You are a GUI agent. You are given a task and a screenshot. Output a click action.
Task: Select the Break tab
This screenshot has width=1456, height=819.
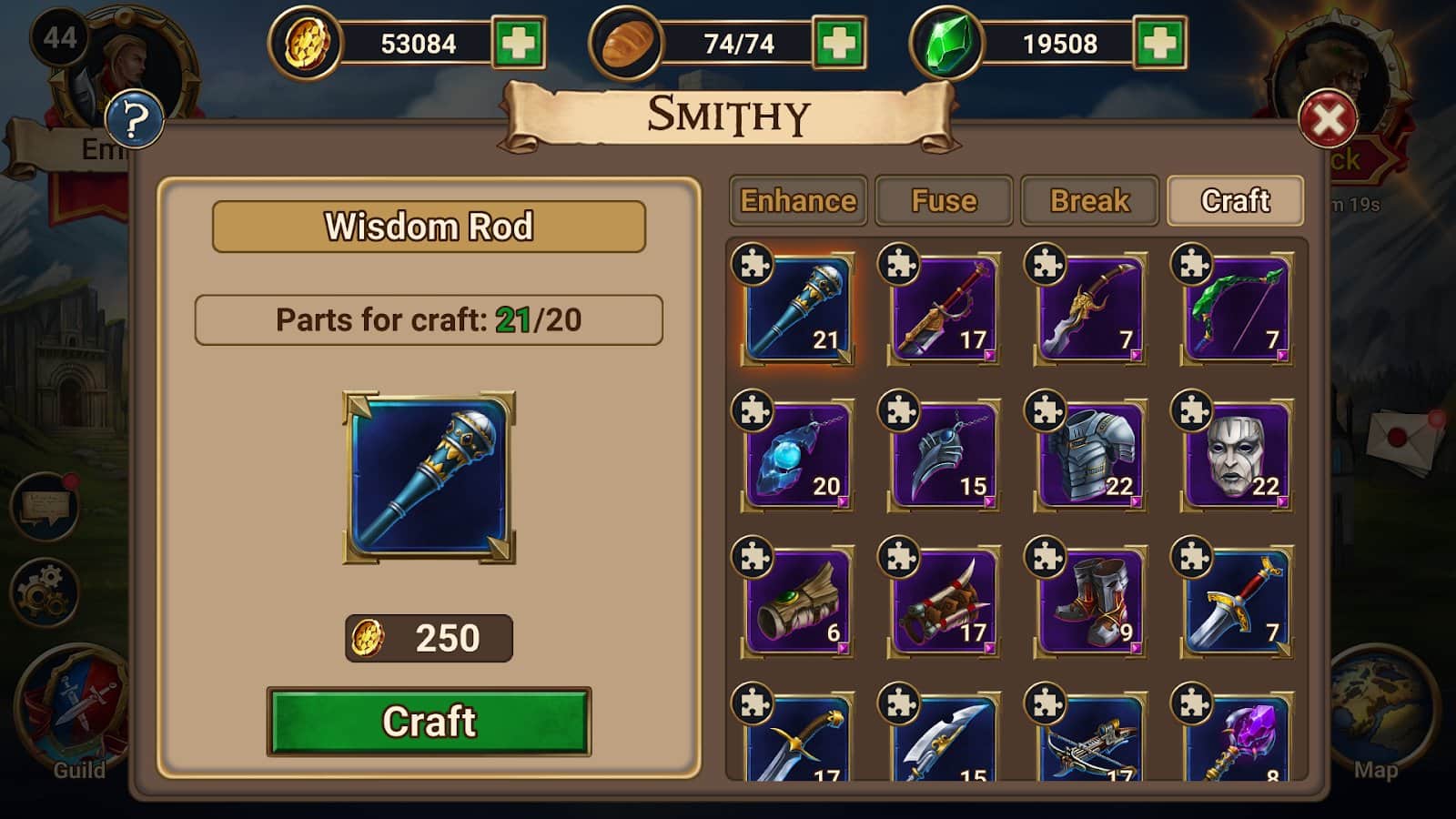[x=1089, y=200]
